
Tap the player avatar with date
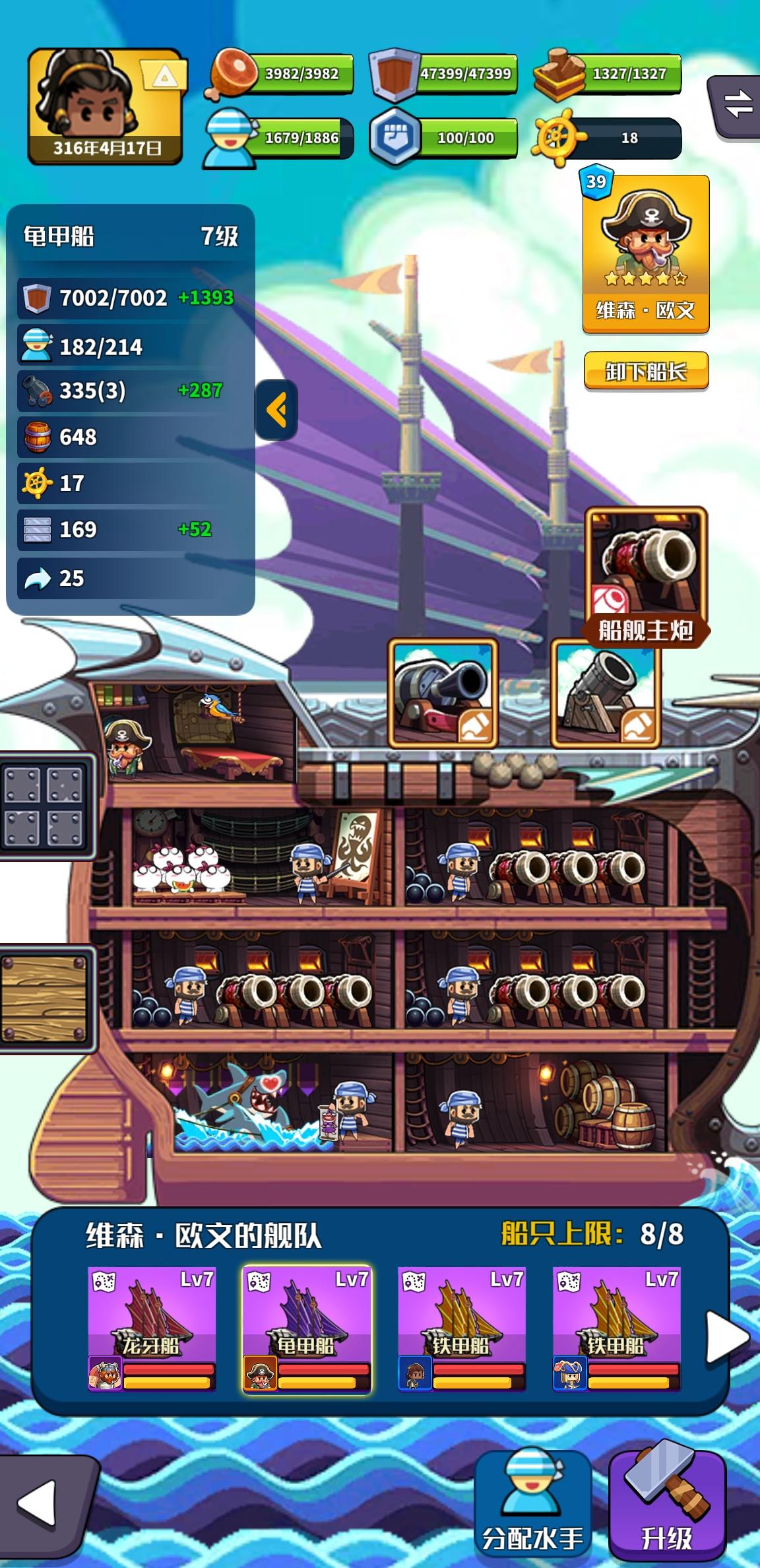pos(105,107)
